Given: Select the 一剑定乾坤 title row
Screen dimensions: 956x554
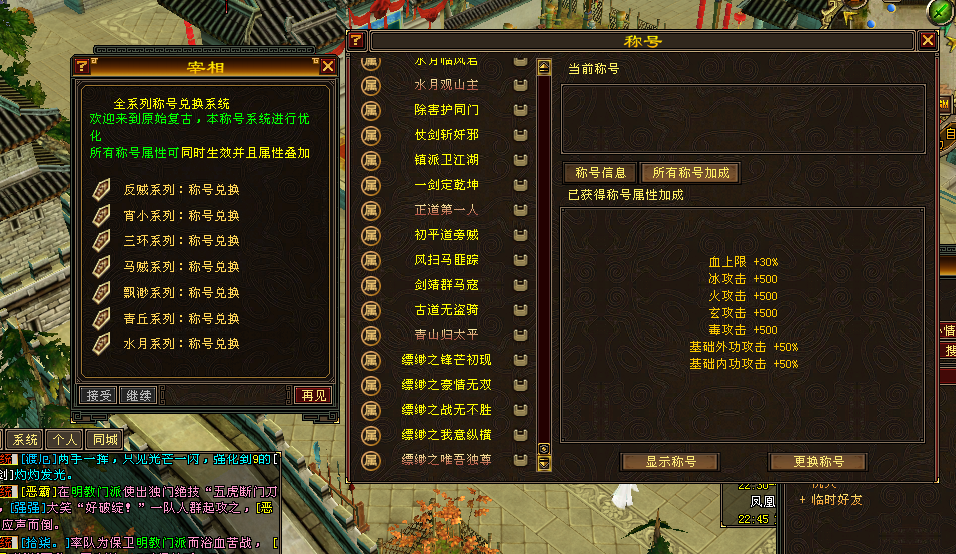Looking at the screenshot, I should [x=446, y=185].
